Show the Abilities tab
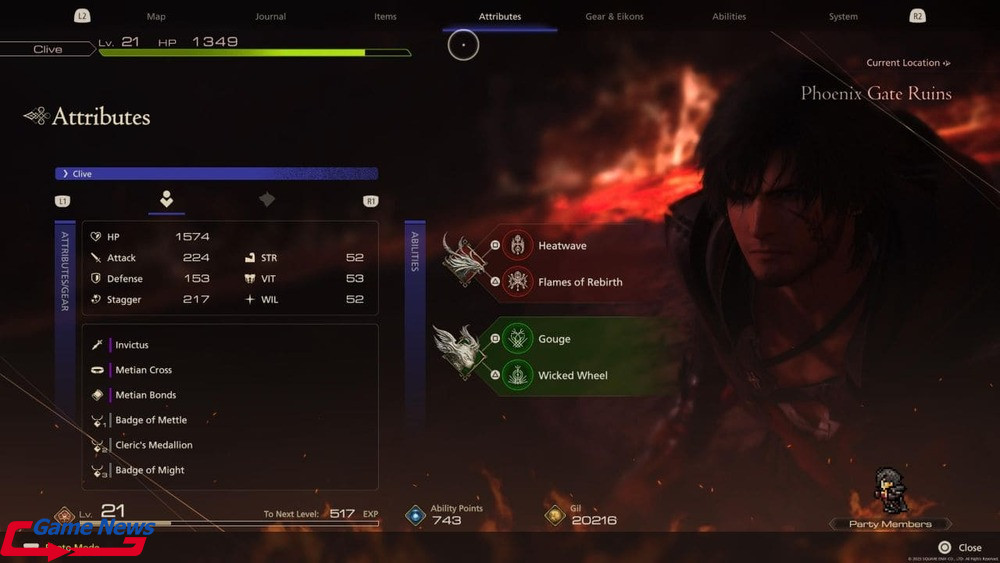The height and width of the screenshot is (563, 1000). (729, 17)
